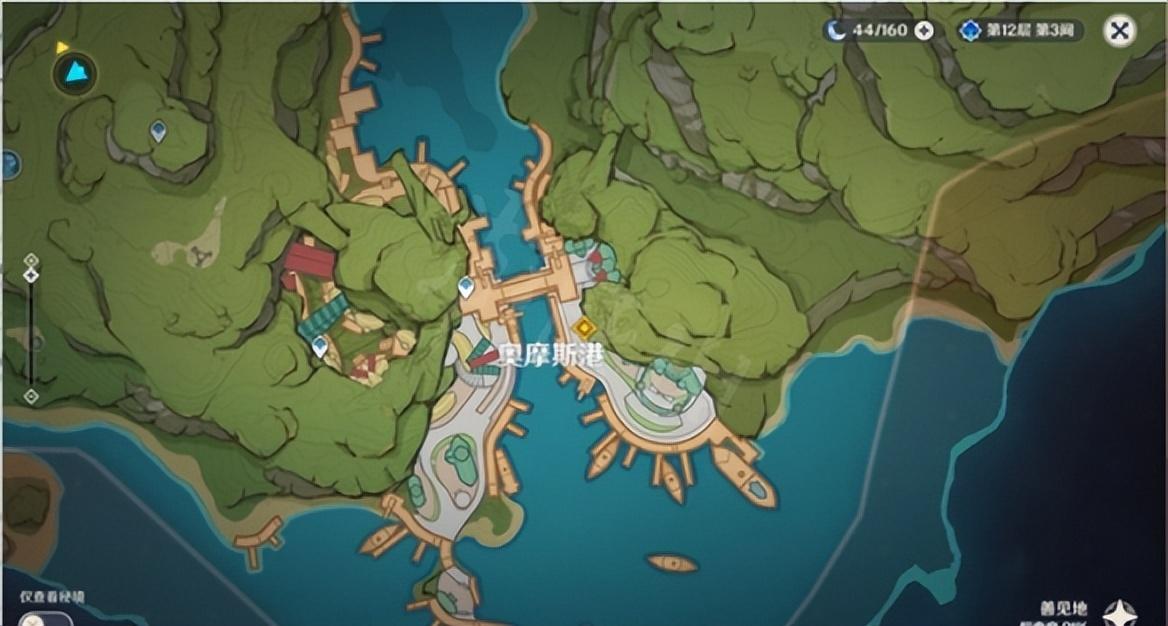This screenshot has width=1168, height=626.
Task: Select the teleport waypoint below the red-roofed building
Action: [320, 347]
